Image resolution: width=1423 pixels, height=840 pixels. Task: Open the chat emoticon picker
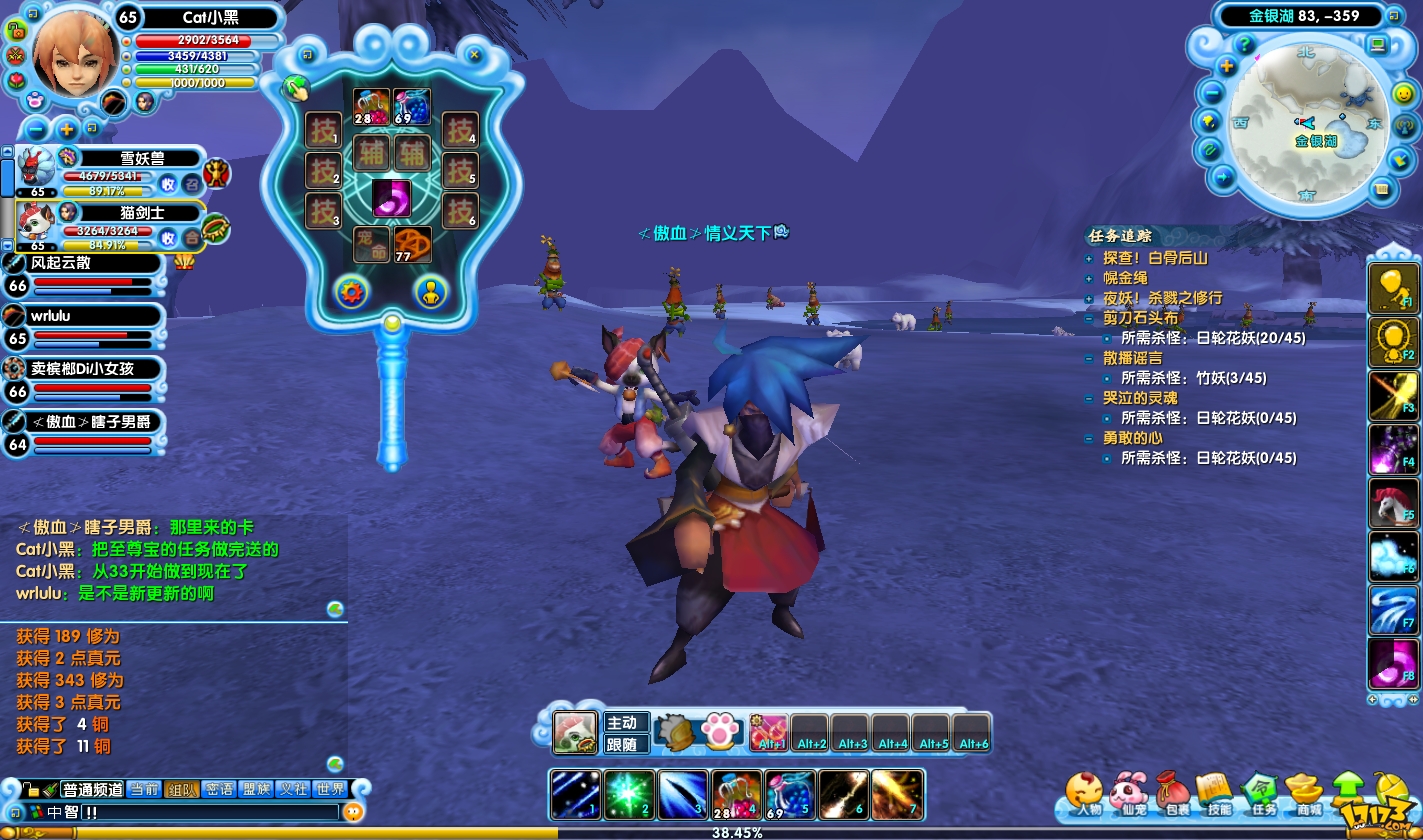pyautogui.click(x=352, y=812)
